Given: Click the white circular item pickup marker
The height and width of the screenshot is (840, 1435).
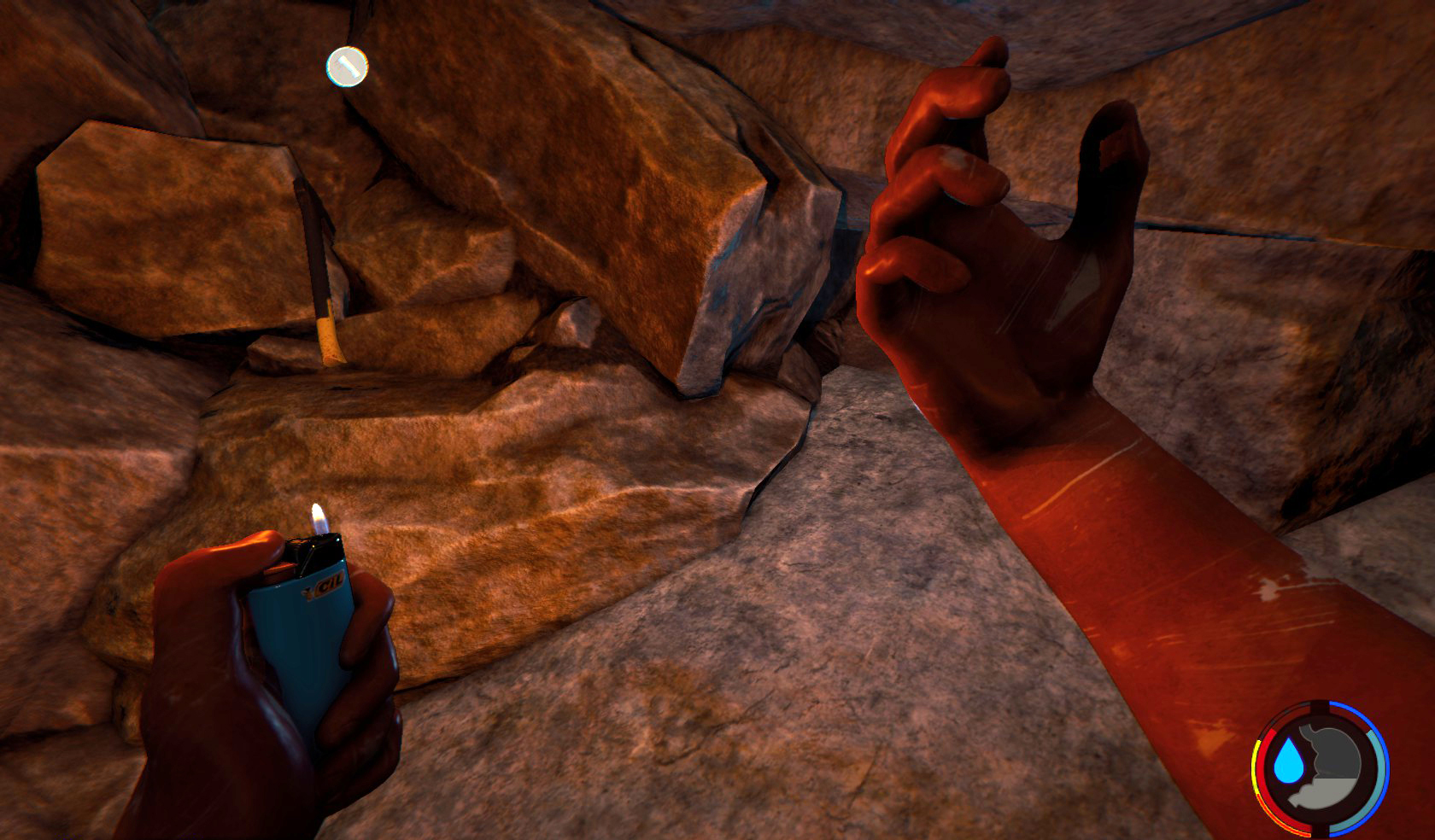Looking at the screenshot, I should pyautogui.click(x=348, y=67).
